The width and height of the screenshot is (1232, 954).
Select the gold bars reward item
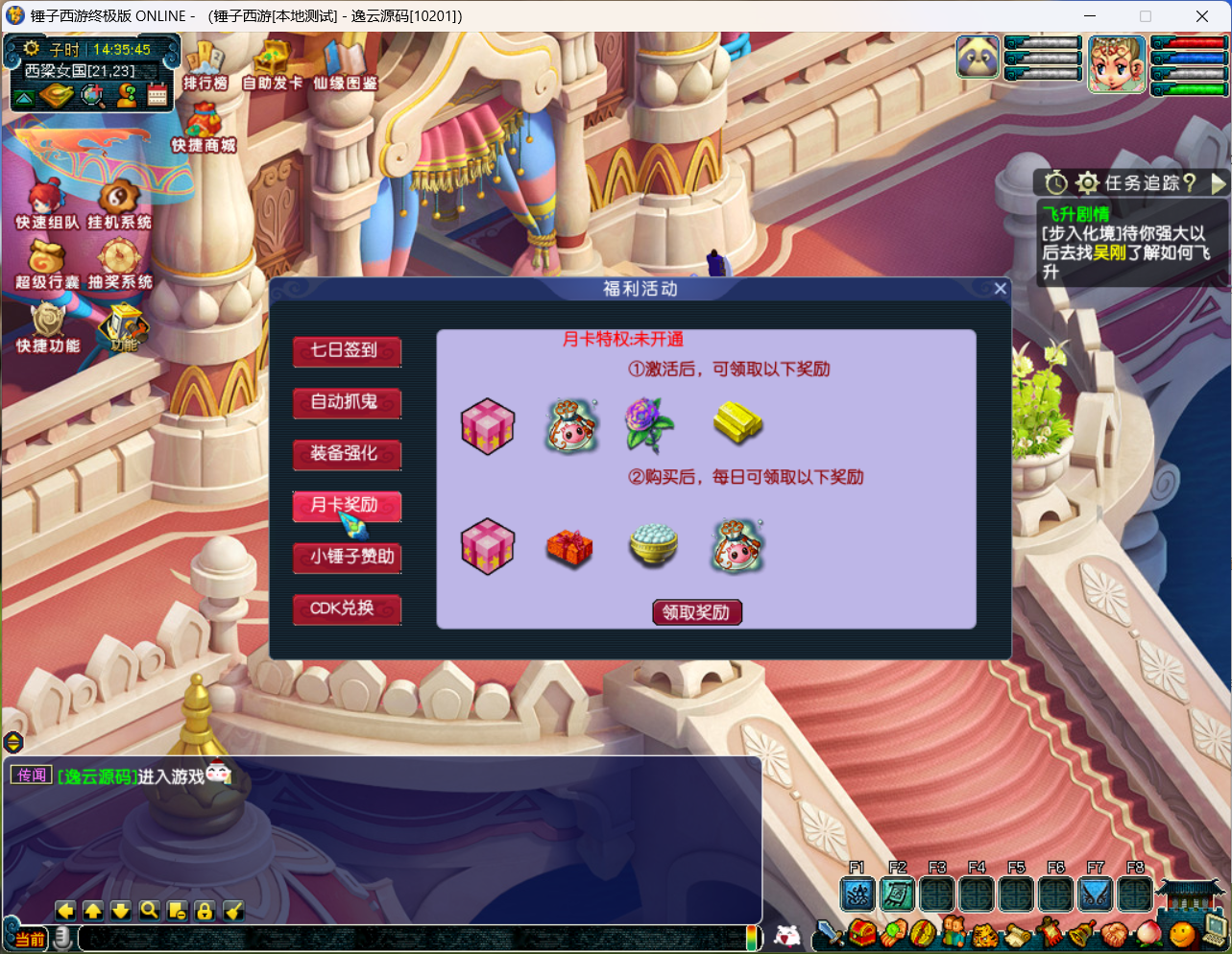click(737, 423)
